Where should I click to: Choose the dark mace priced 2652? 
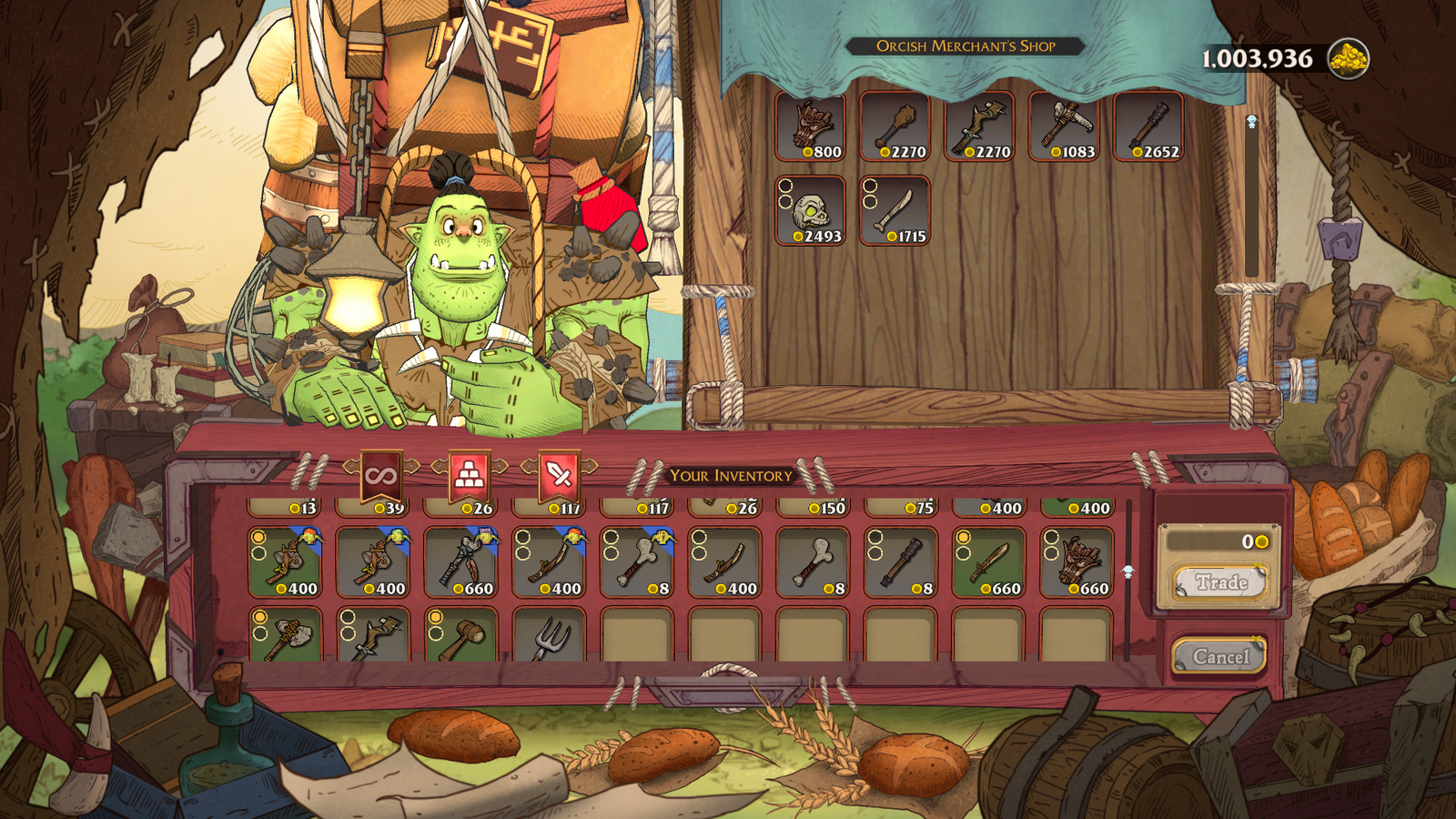(x=1148, y=127)
